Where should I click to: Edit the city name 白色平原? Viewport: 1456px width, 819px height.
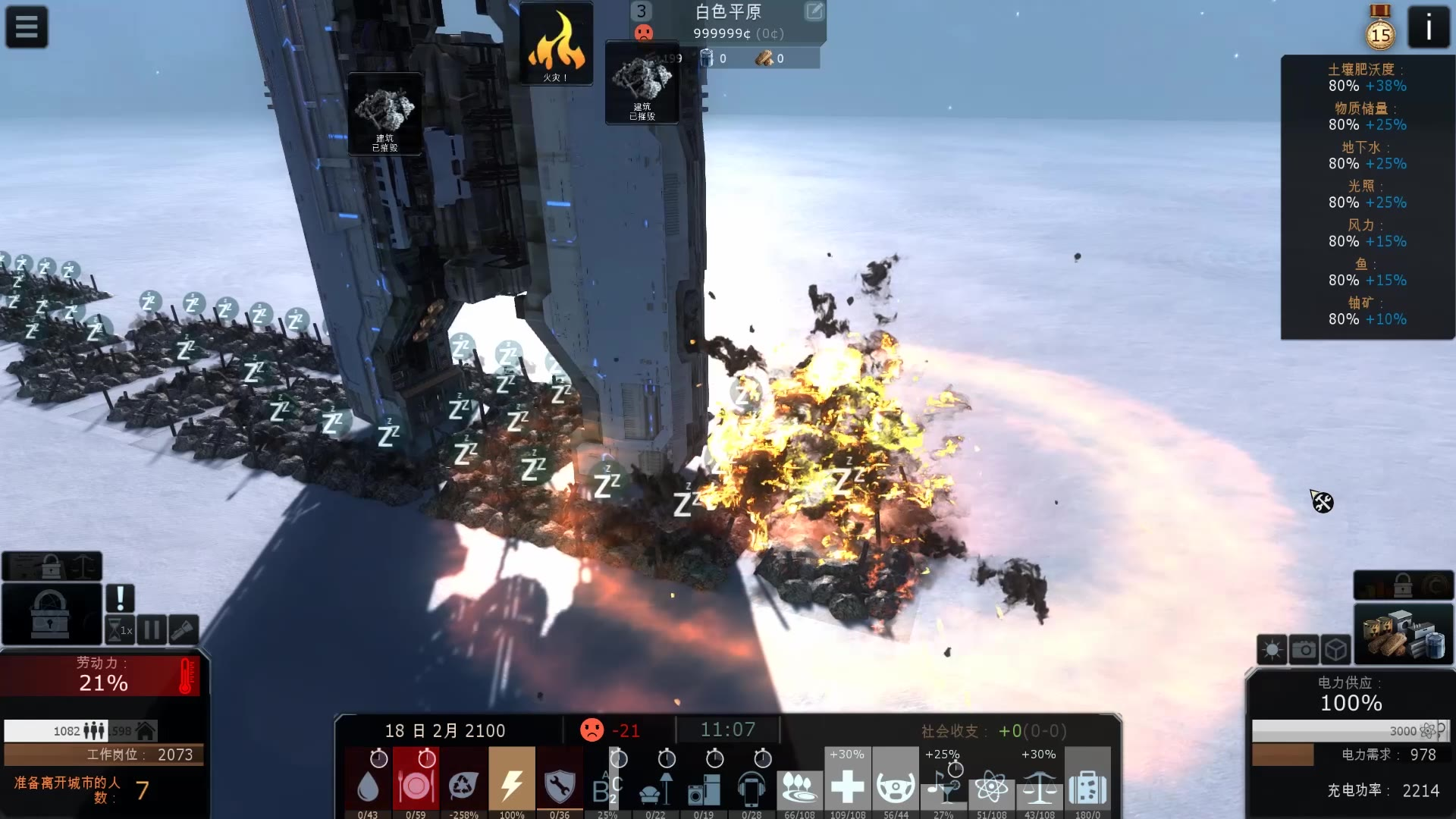pos(814,11)
